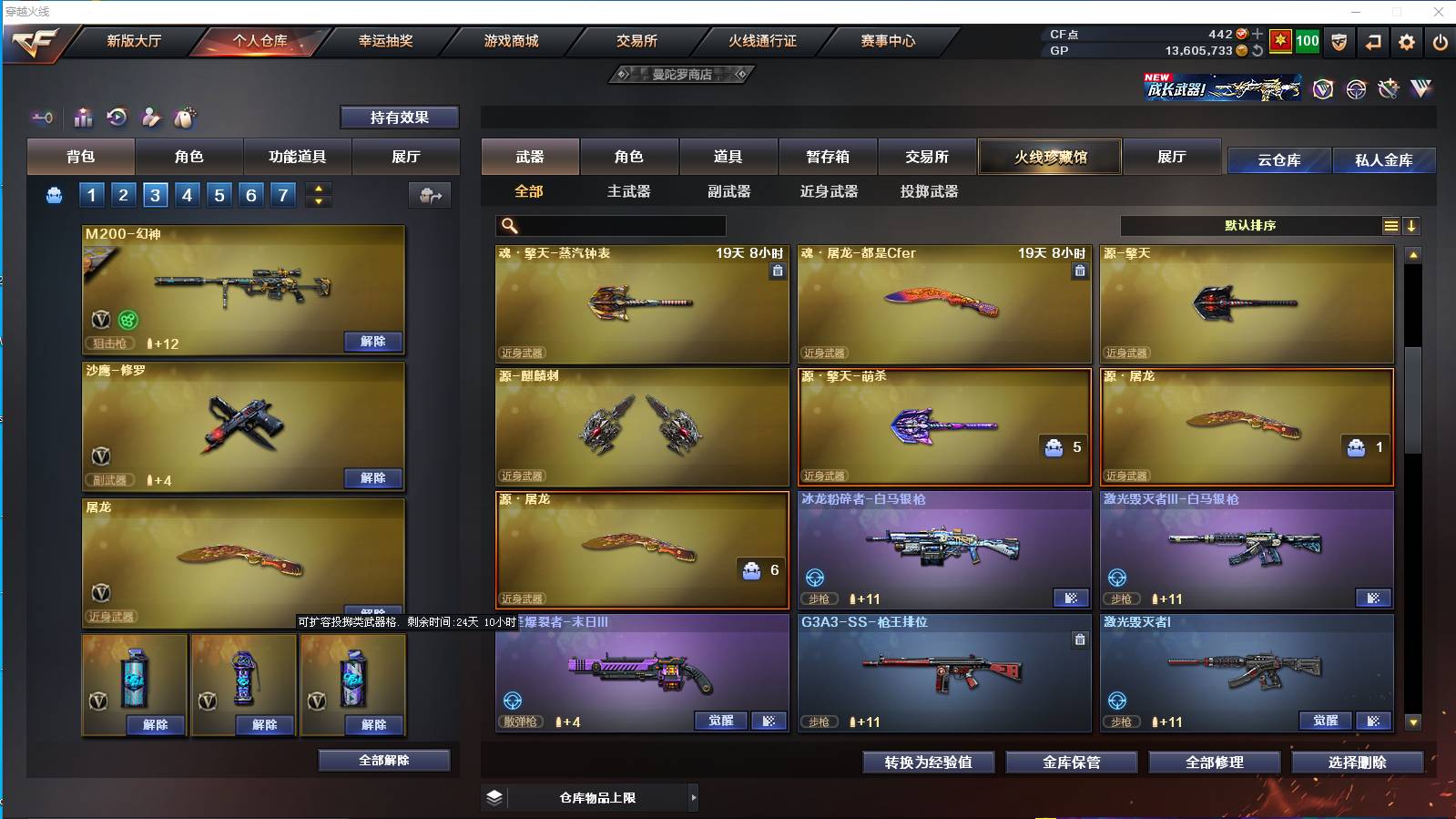Expand the 仓库物品上限 panel arrow at bottom
The image size is (1456, 819).
tap(695, 797)
